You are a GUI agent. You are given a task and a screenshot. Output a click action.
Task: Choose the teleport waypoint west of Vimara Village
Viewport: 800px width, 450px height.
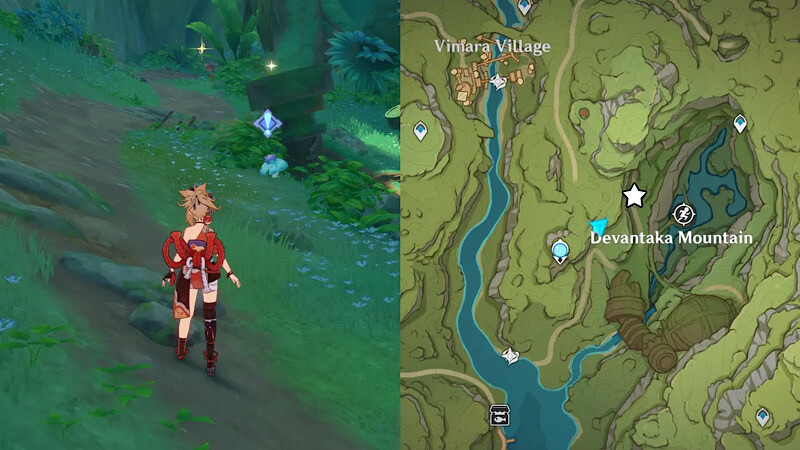tap(420, 130)
